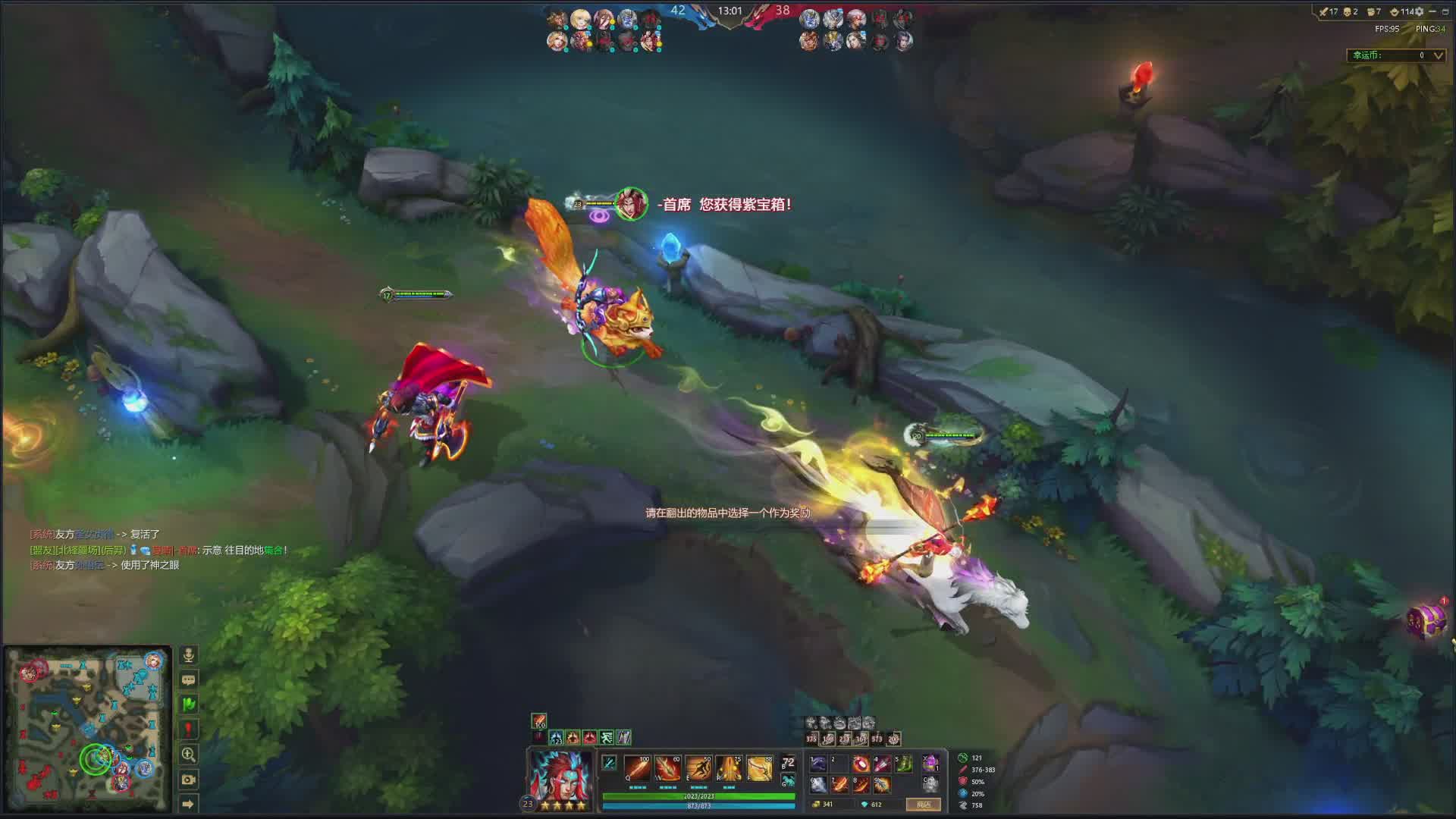Cast the W flaming feather ability
This screenshot has width=1456, height=819.
(x=668, y=768)
